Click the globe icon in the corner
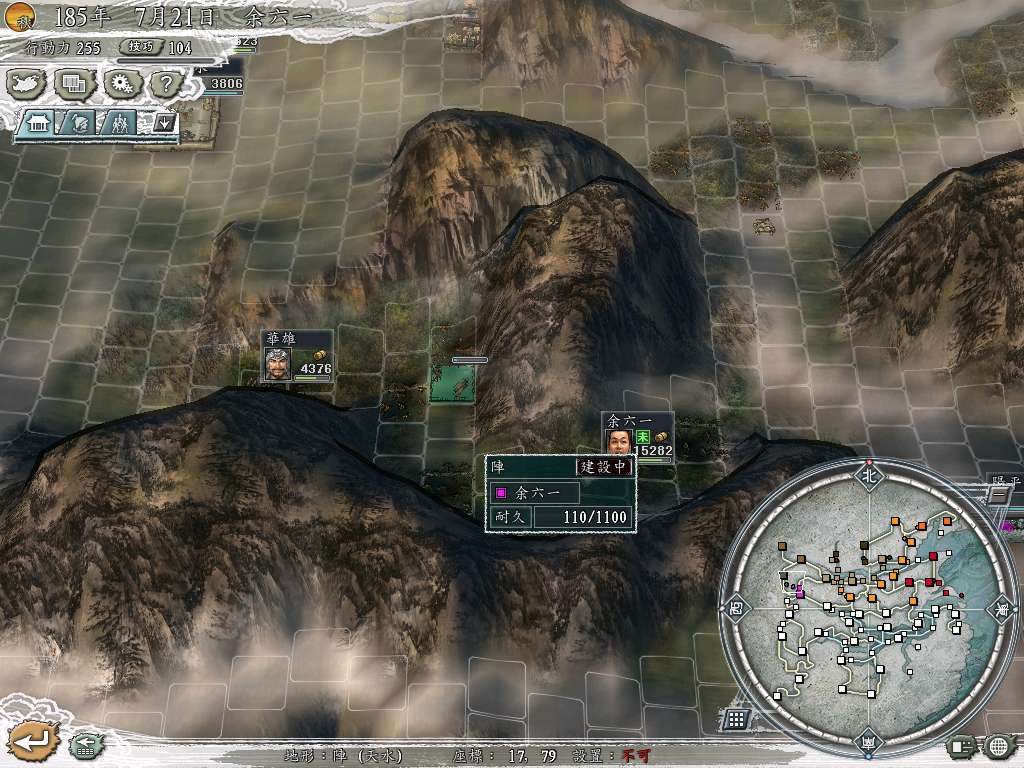This screenshot has width=1024, height=768. click(998, 745)
